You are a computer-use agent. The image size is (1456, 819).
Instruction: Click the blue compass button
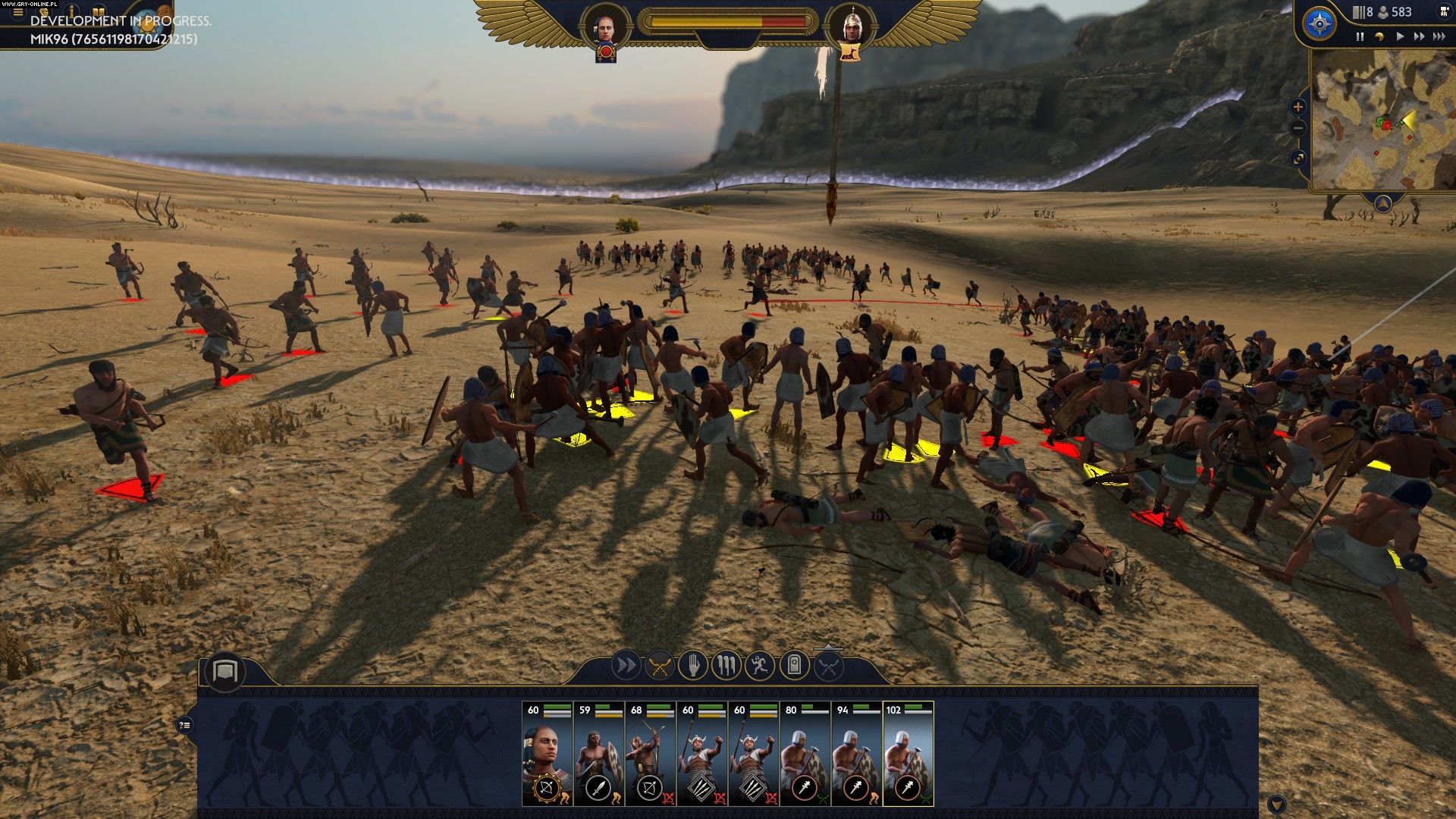[x=1319, y=24]
